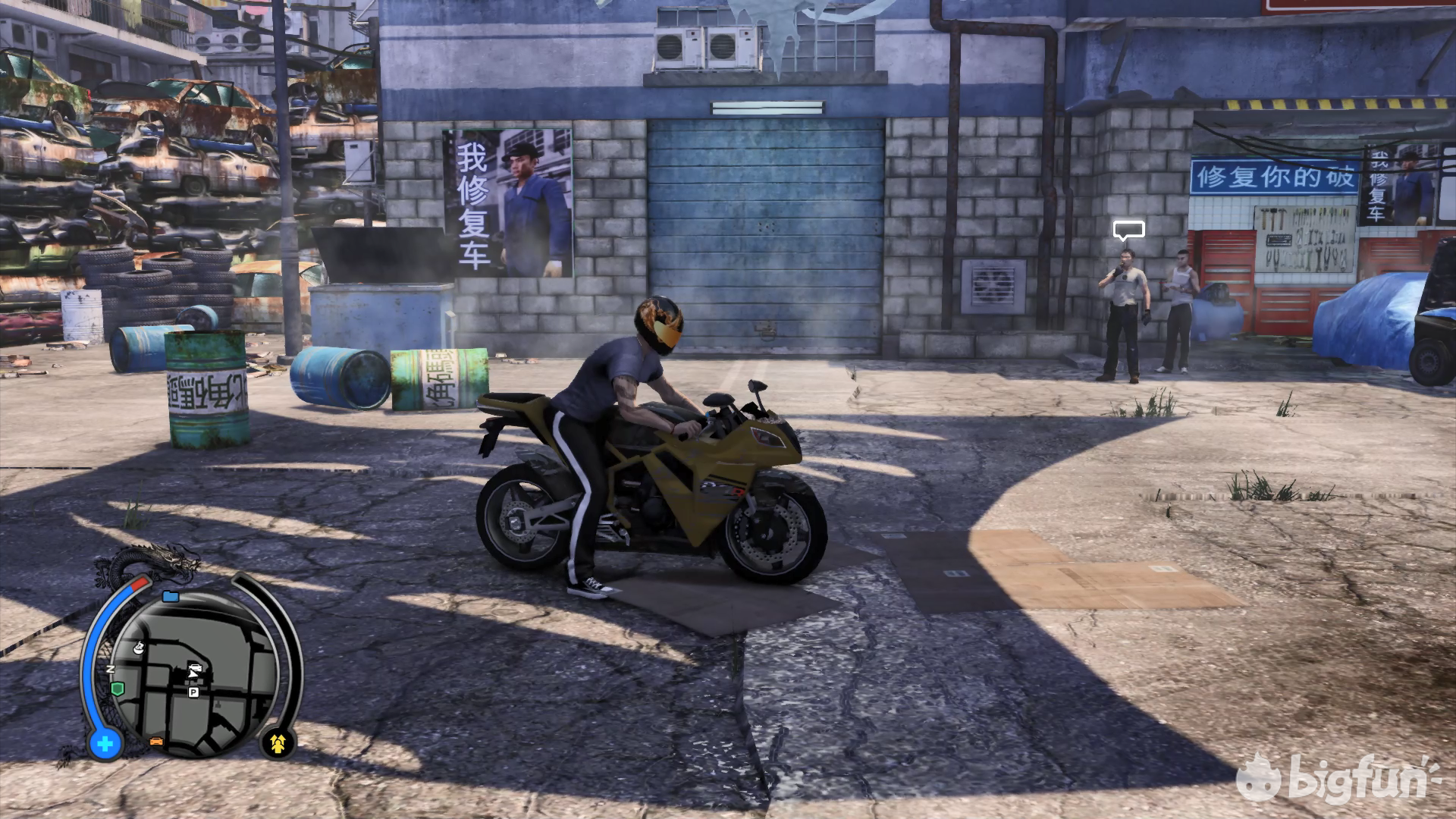Click the yellow Face meter icon
The image size is (1456, 819).
277,744
